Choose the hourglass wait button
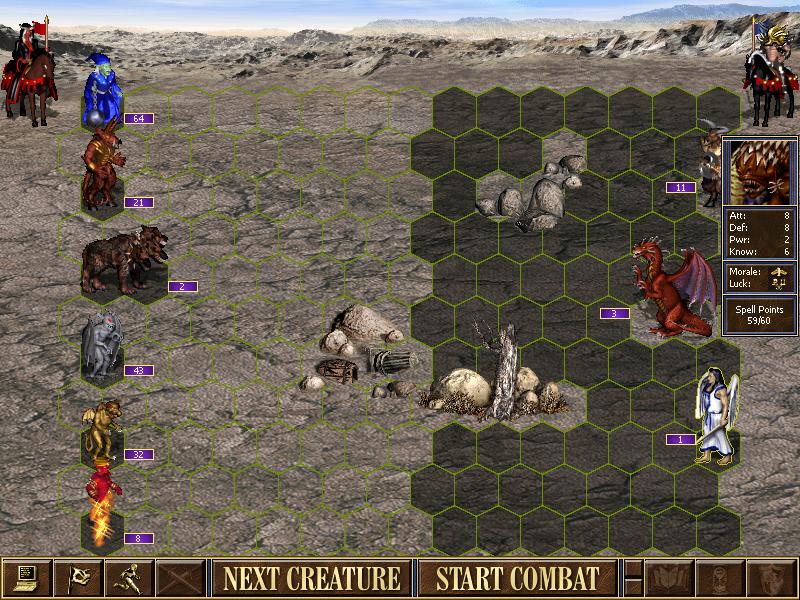The height and width of the screenshot is (600, 800). pos(720,578)
